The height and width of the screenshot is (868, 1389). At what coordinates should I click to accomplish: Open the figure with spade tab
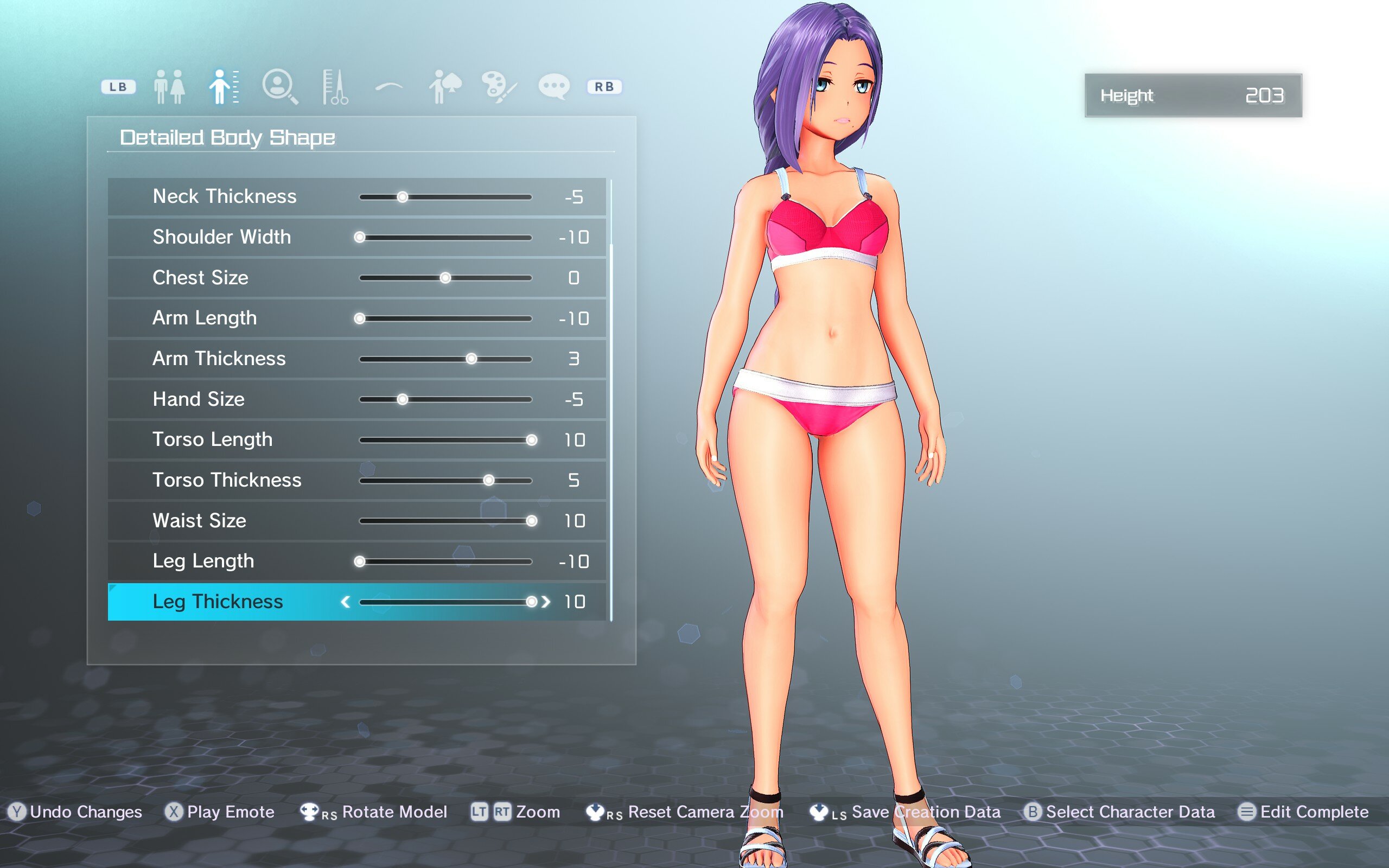pos(444,87)
